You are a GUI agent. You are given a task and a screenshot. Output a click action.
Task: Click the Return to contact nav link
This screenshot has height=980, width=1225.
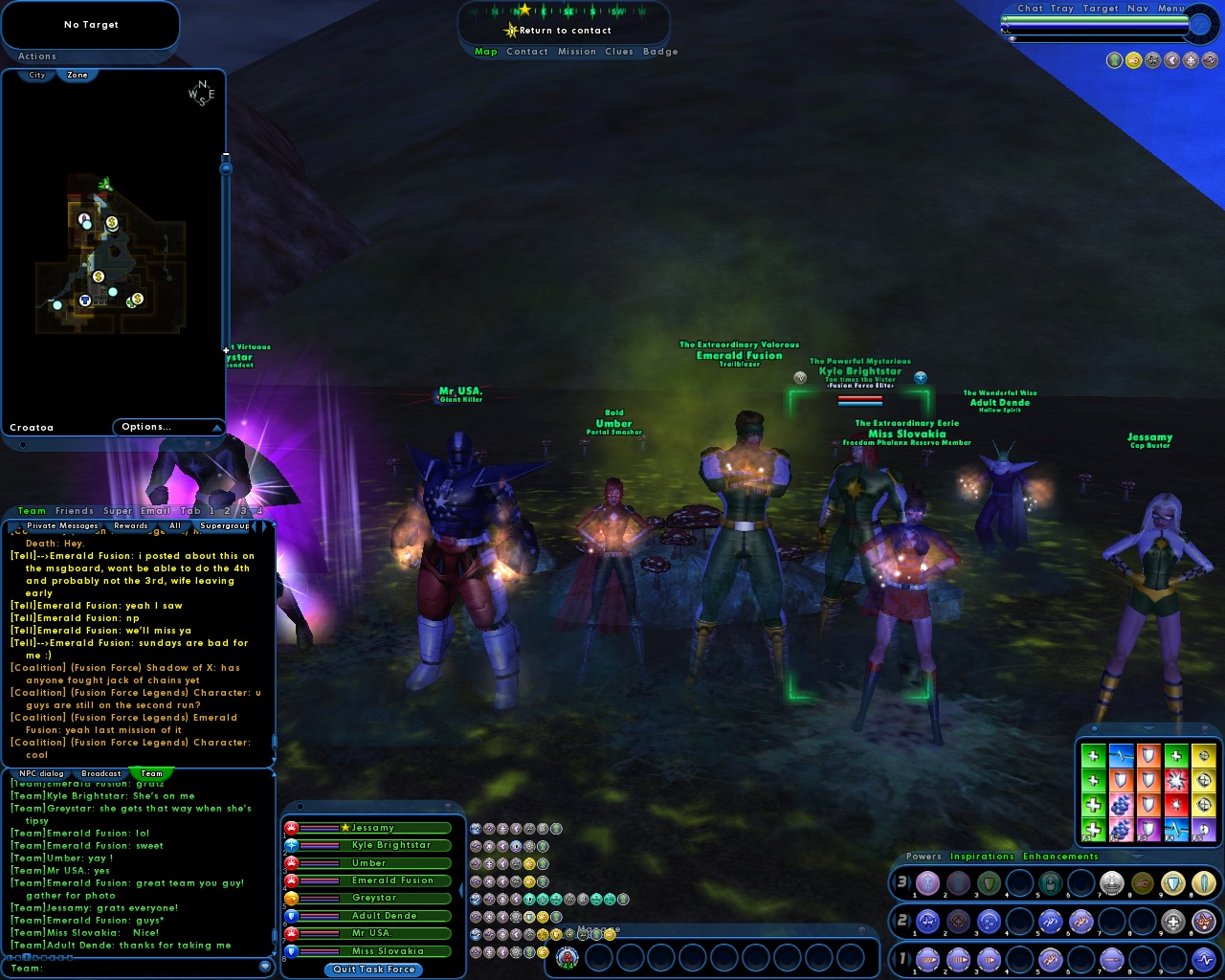[x=566, y=30]
